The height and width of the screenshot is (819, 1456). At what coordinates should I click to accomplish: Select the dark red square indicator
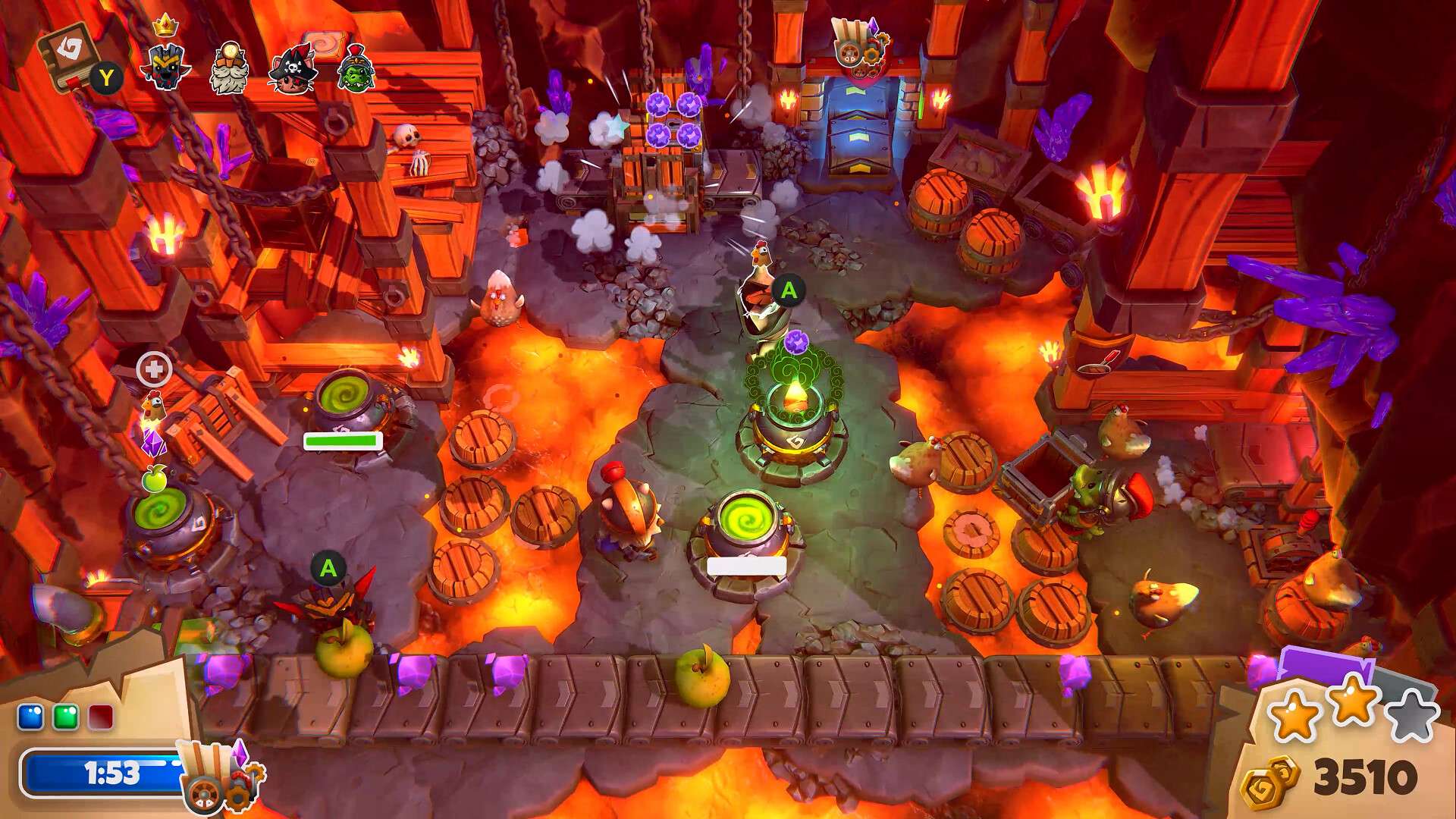(101, 717)
